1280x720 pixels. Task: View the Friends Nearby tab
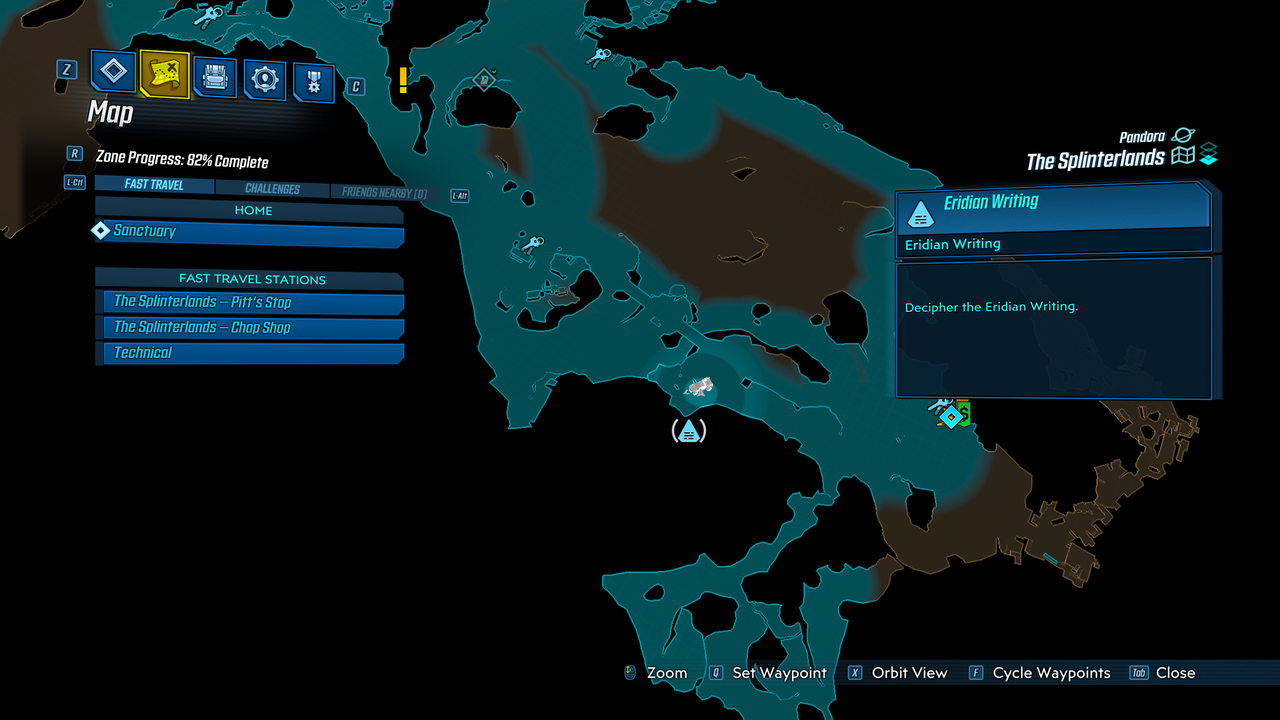pyautogui.click(x=384, y=192)
